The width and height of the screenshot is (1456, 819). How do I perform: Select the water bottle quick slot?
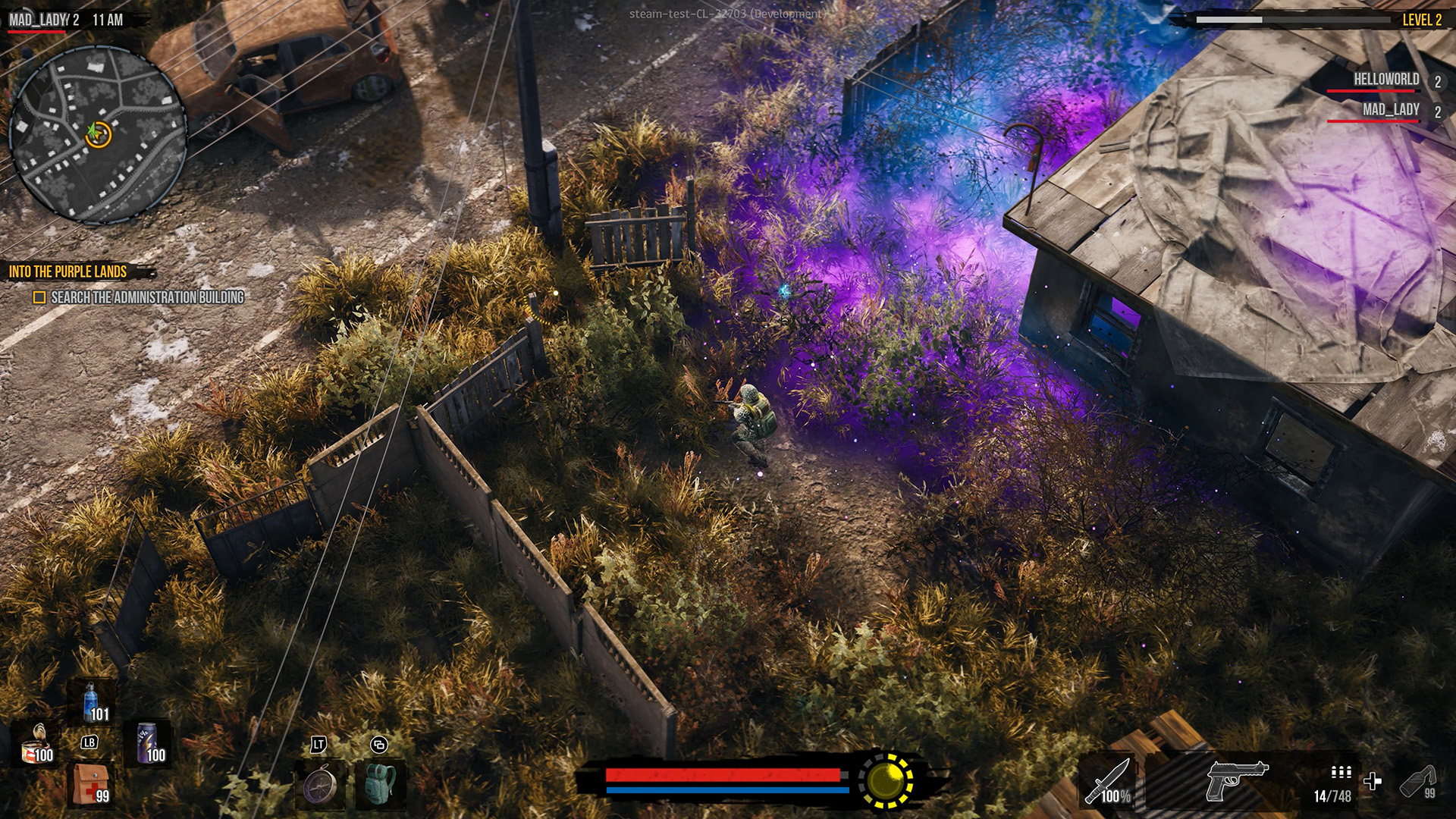(93, 702)
